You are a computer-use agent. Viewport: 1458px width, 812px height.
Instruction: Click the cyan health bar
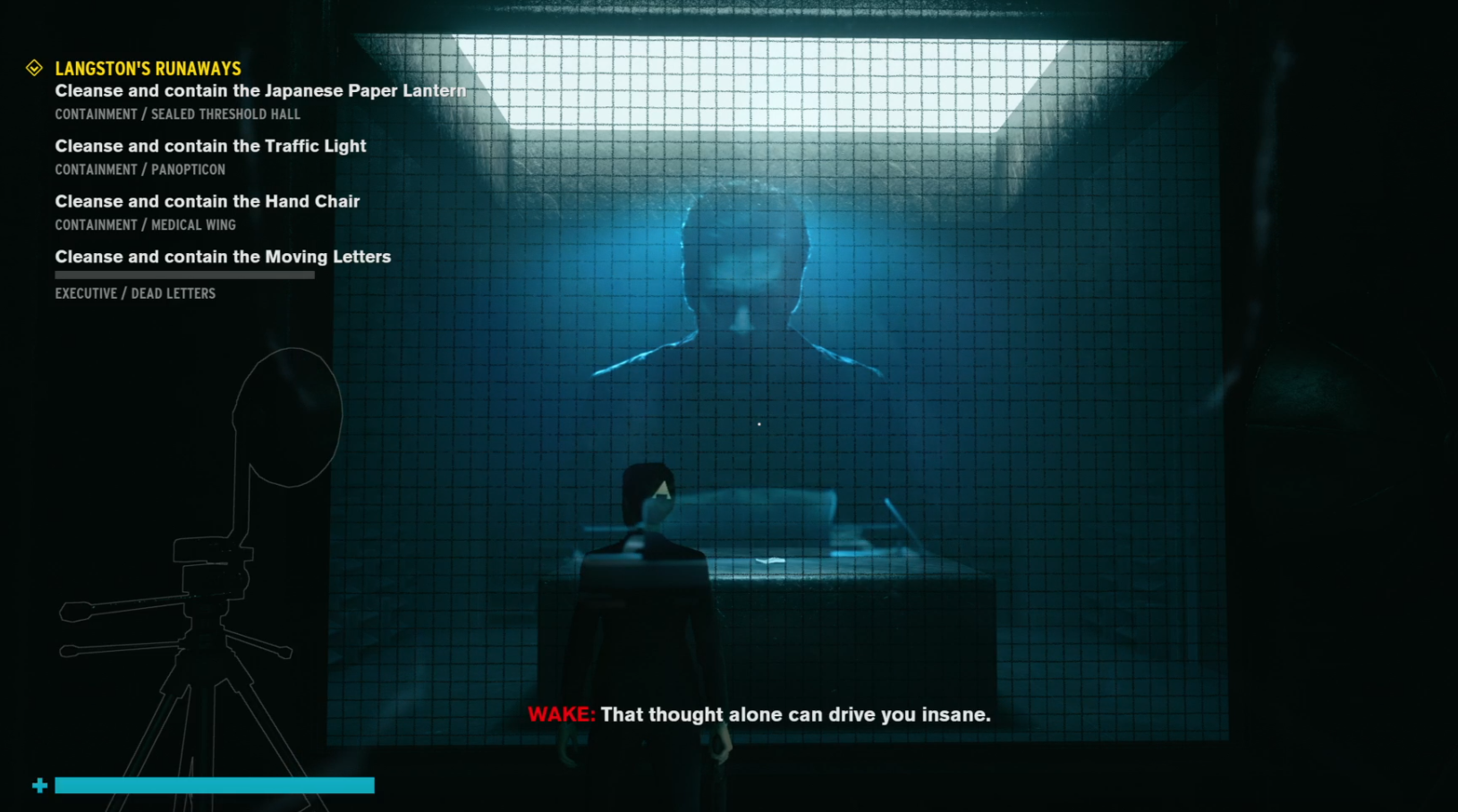[x=215, y=785]
